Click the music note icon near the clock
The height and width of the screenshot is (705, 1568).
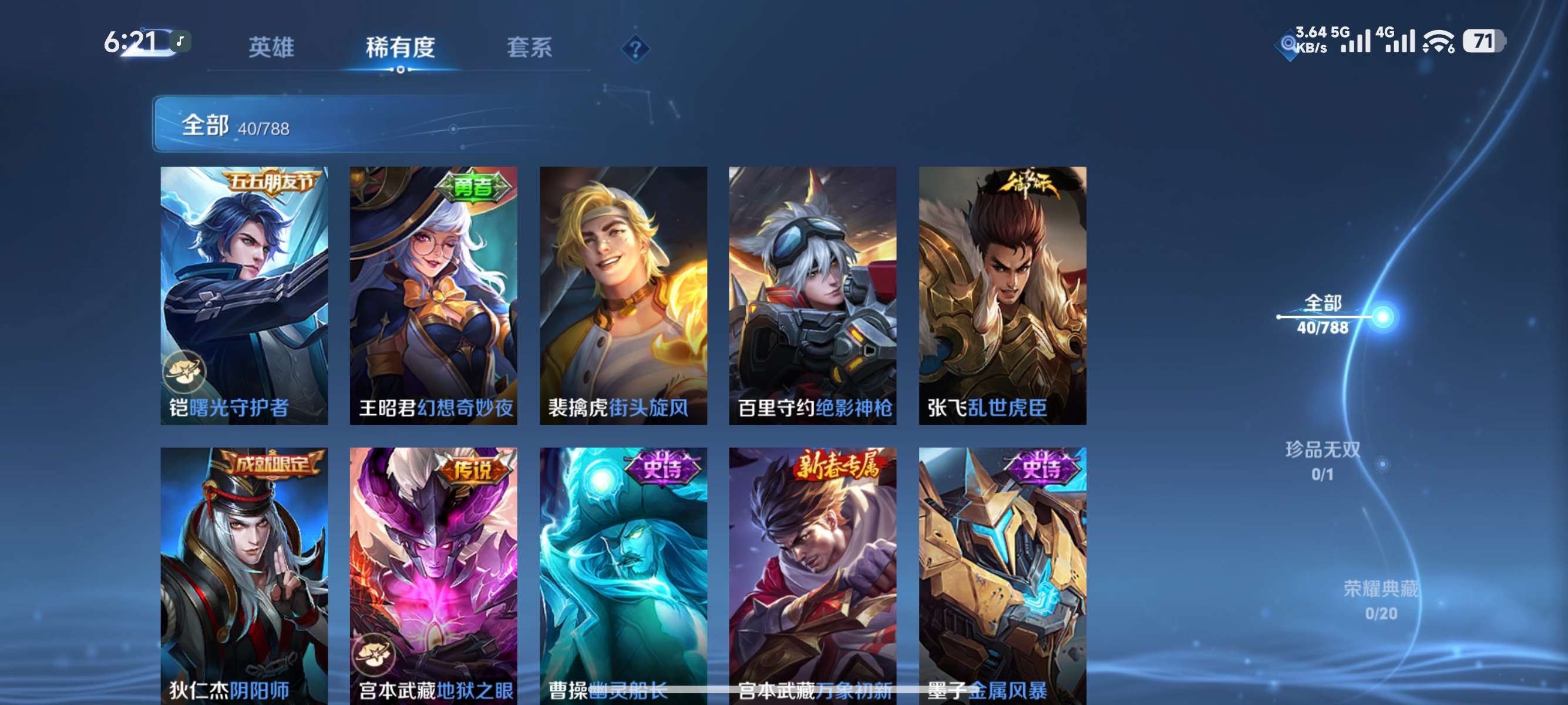point(180,41)
